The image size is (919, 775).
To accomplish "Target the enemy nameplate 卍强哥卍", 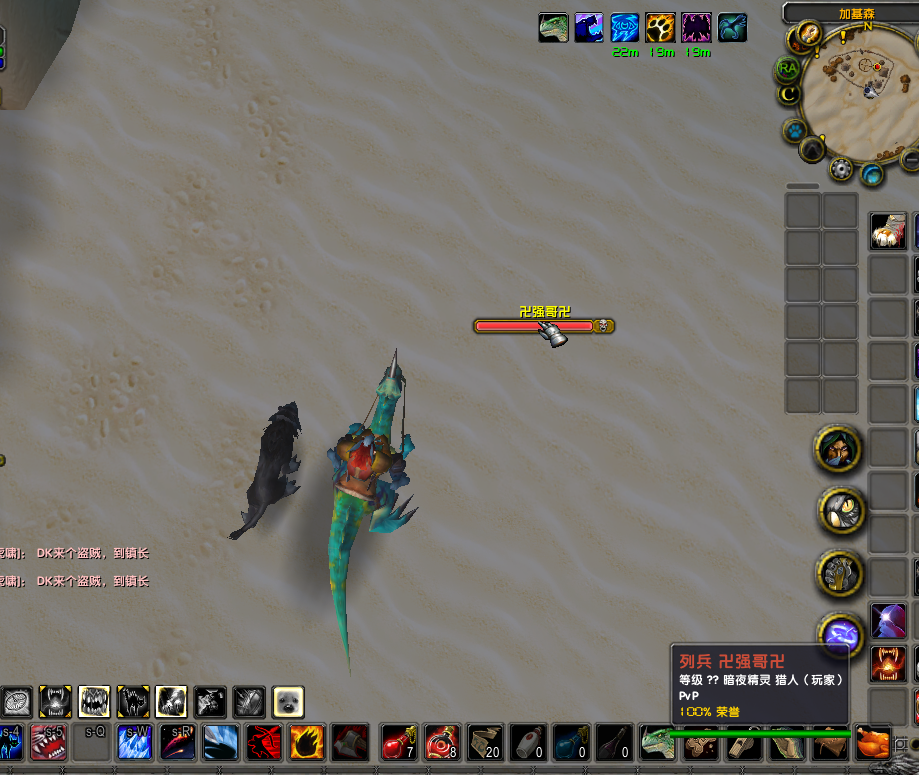I will point(544,325).
